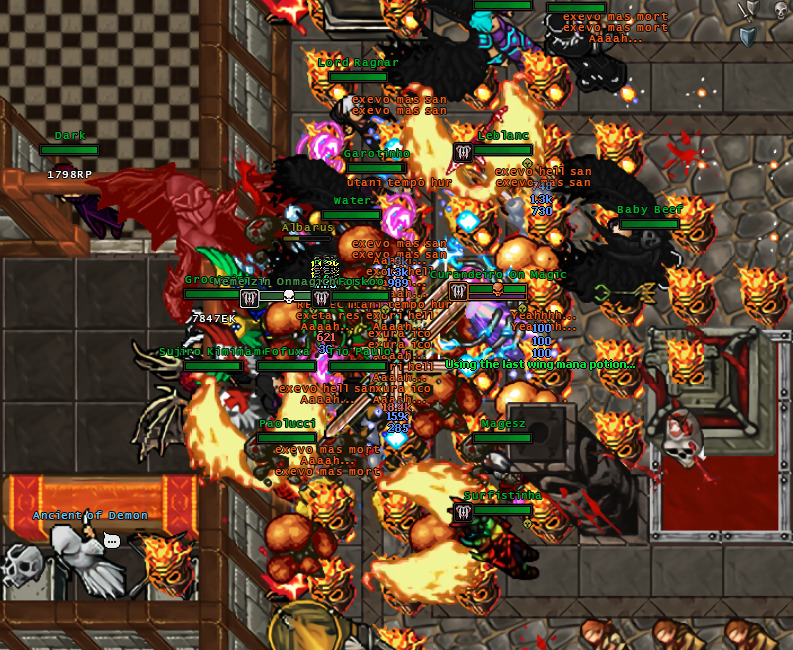Screen dimensions: 793x650
Task: Click the crossed sword and shield icon
Action: (748, 10)
